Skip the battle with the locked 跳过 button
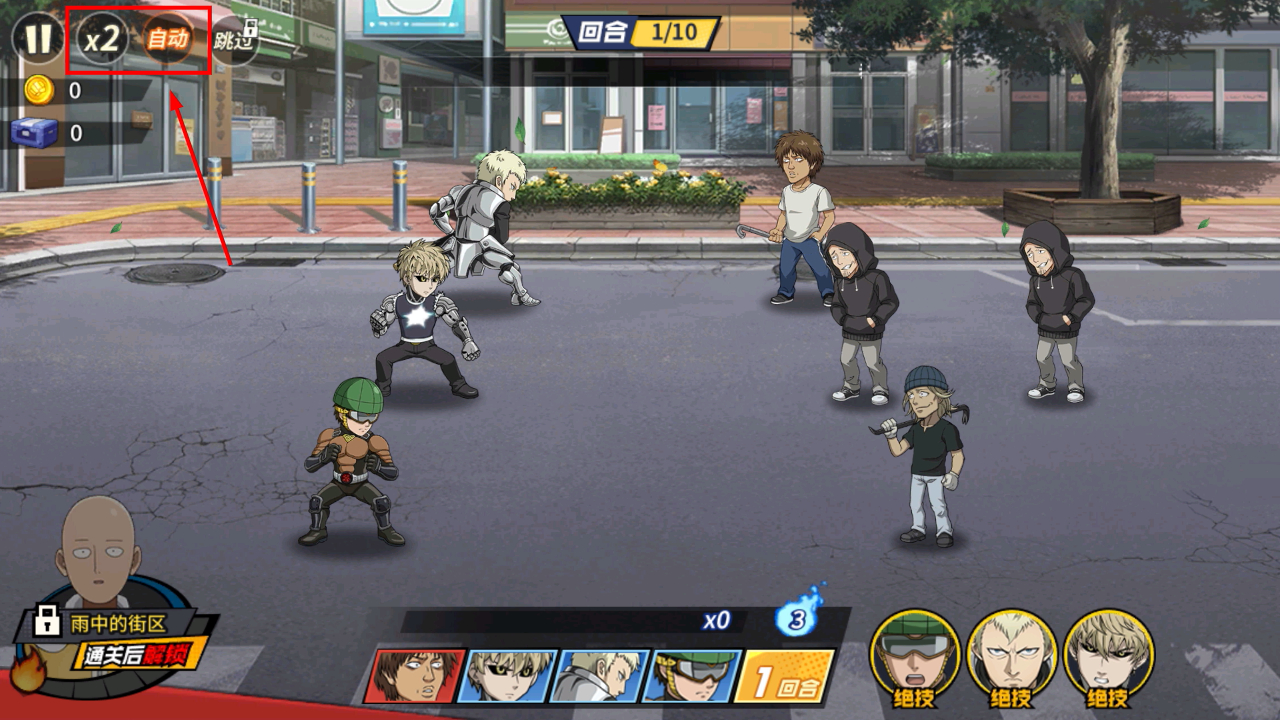This screenshot has width=1280, height=720. [235, 41]
